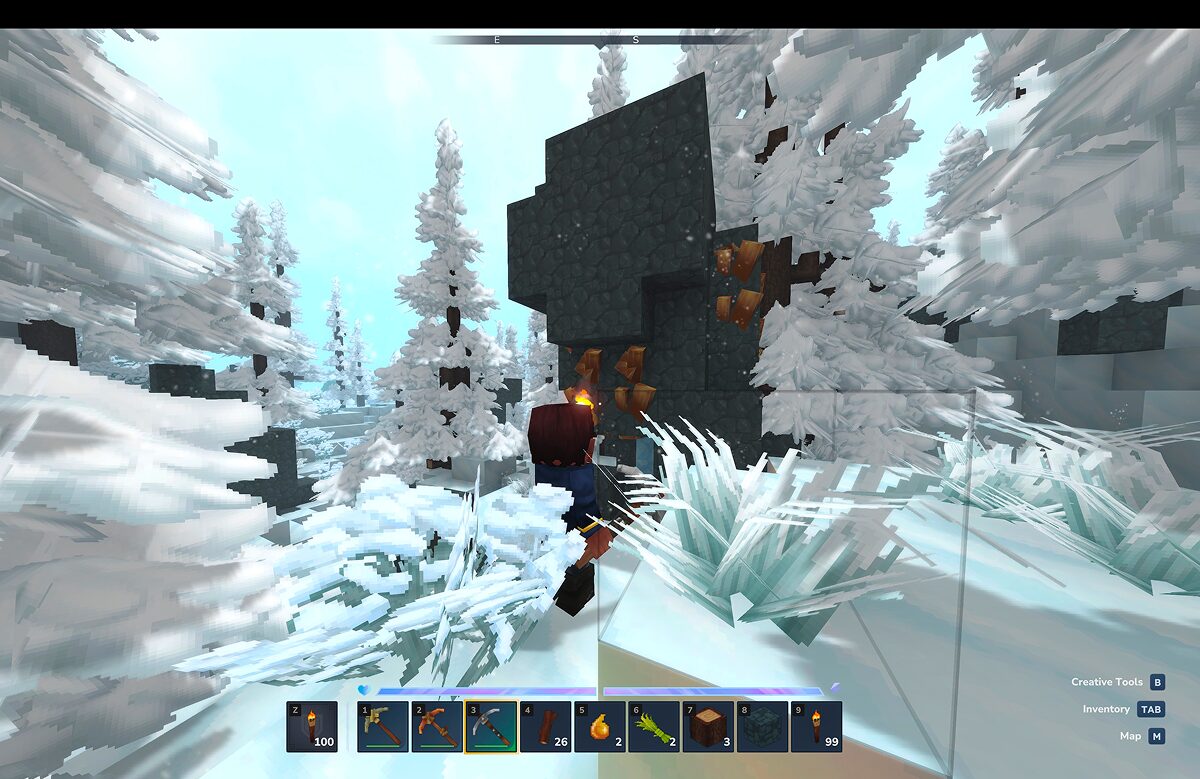The image size is (1200, 779).
Task: Pick the stack of 26 sticks
Action: (x=545, y=727)
